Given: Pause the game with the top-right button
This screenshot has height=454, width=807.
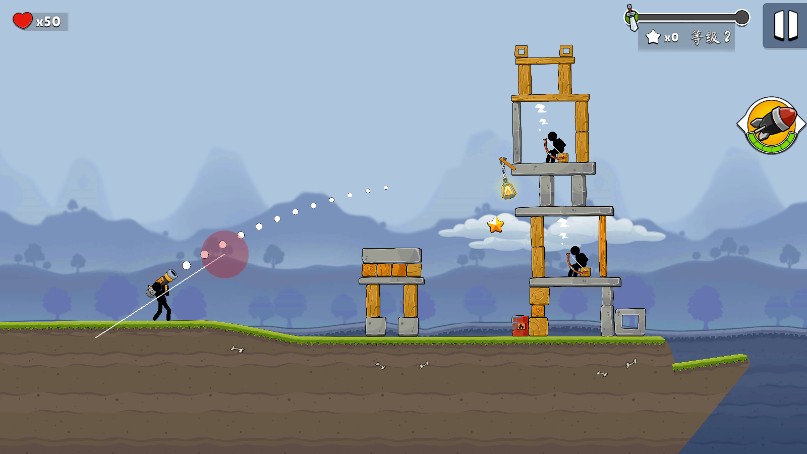Looking at the screenshot, I should click(x=785, y=24).
